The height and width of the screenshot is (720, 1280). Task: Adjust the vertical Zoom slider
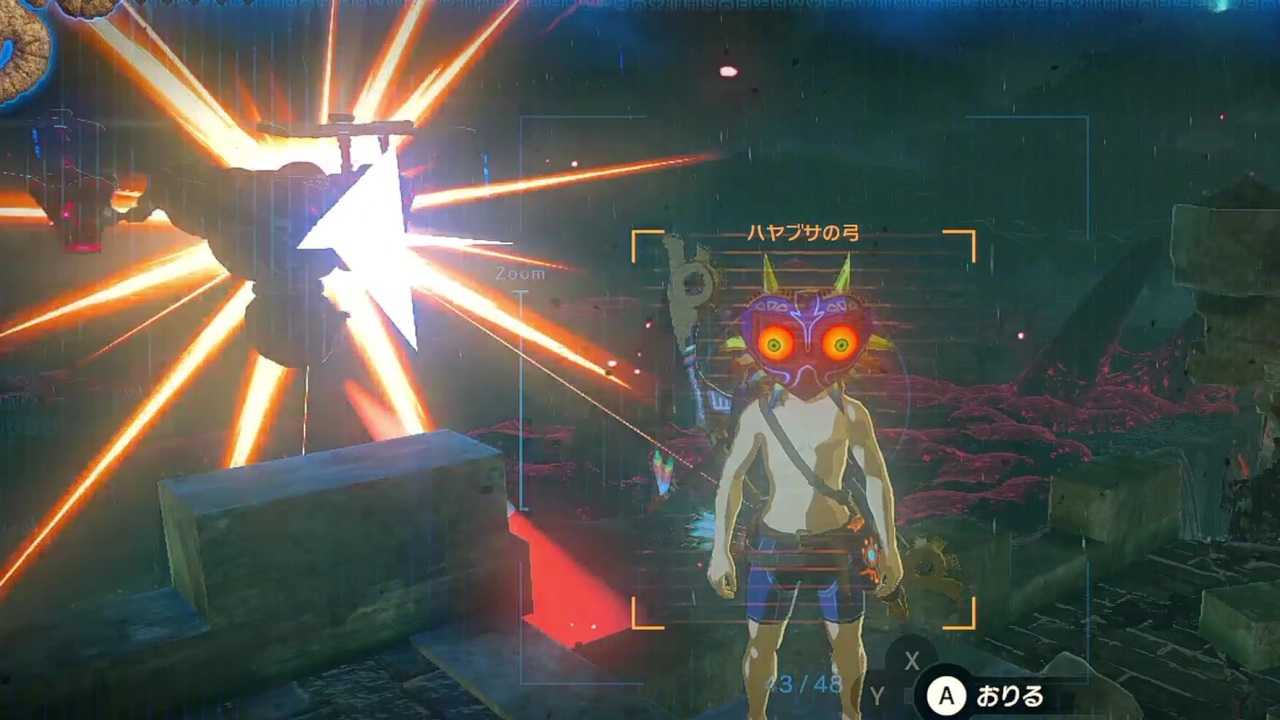click(x=520, y=400)
